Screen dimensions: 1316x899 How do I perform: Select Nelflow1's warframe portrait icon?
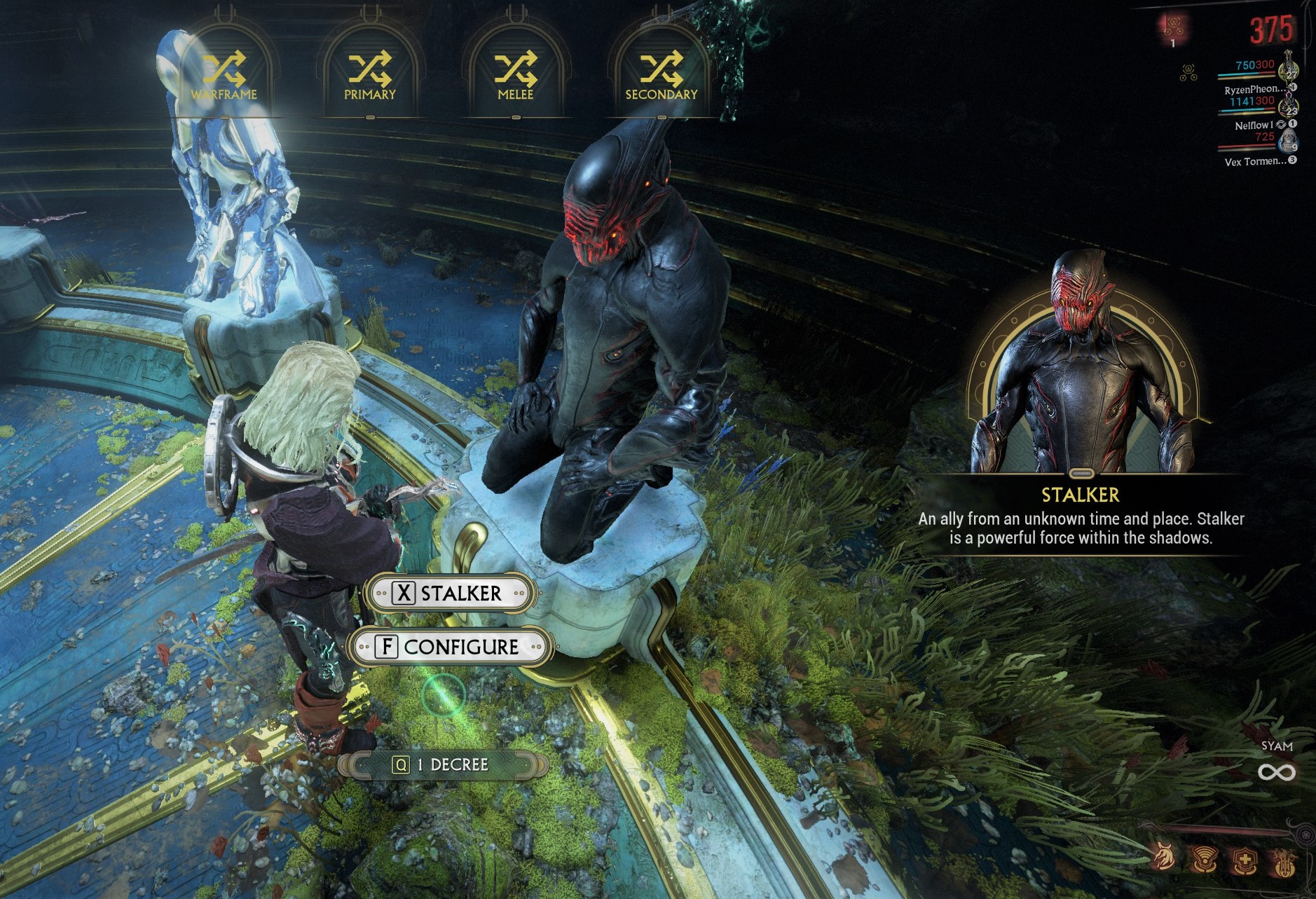[1288, 107]
